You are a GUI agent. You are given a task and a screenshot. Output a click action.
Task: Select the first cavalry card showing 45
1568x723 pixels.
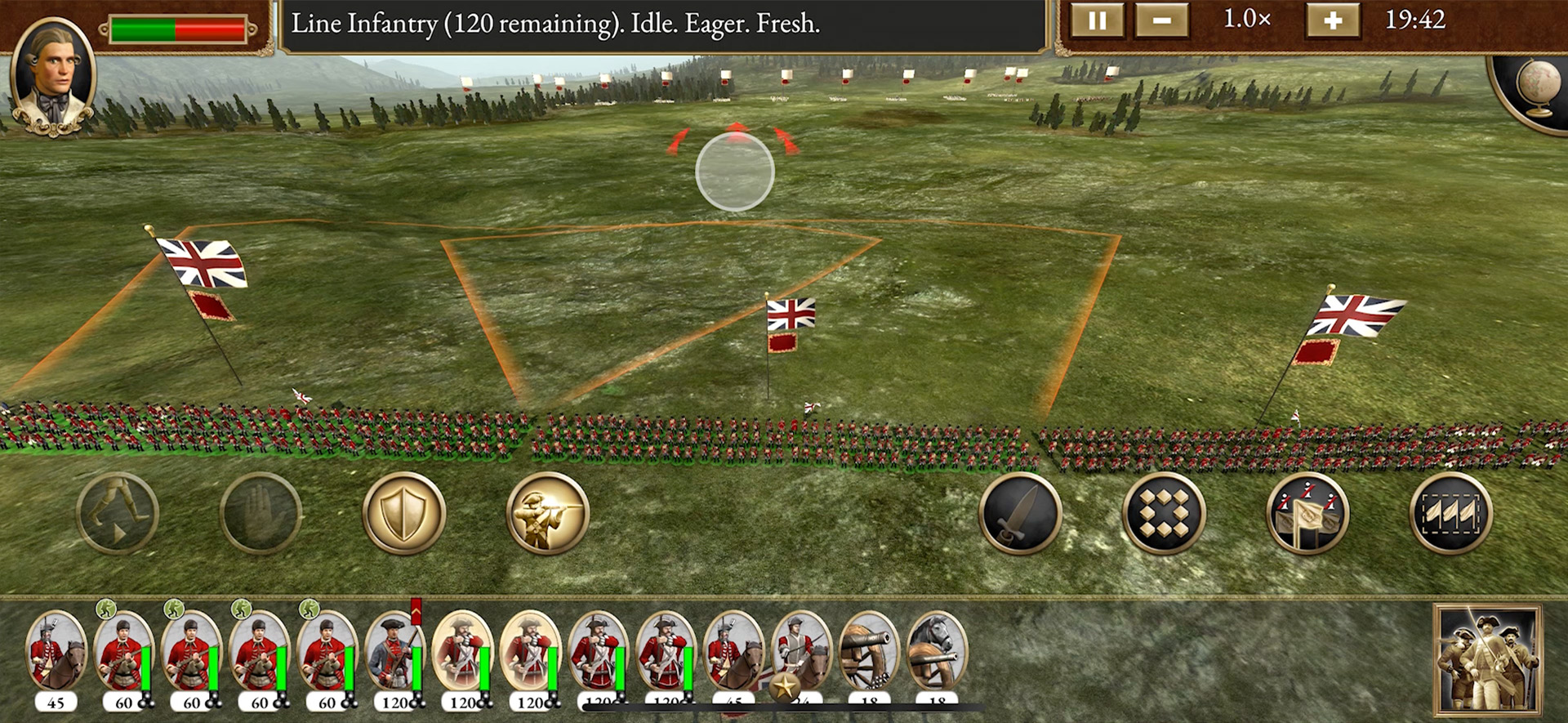coord(56,654)
